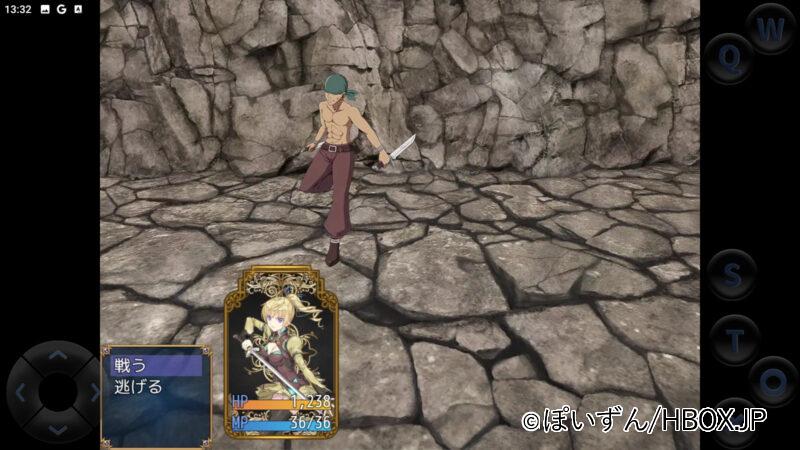The image size is (800, 450).
Task: Tap the virtual S button
Action: [x=733, y=273]
